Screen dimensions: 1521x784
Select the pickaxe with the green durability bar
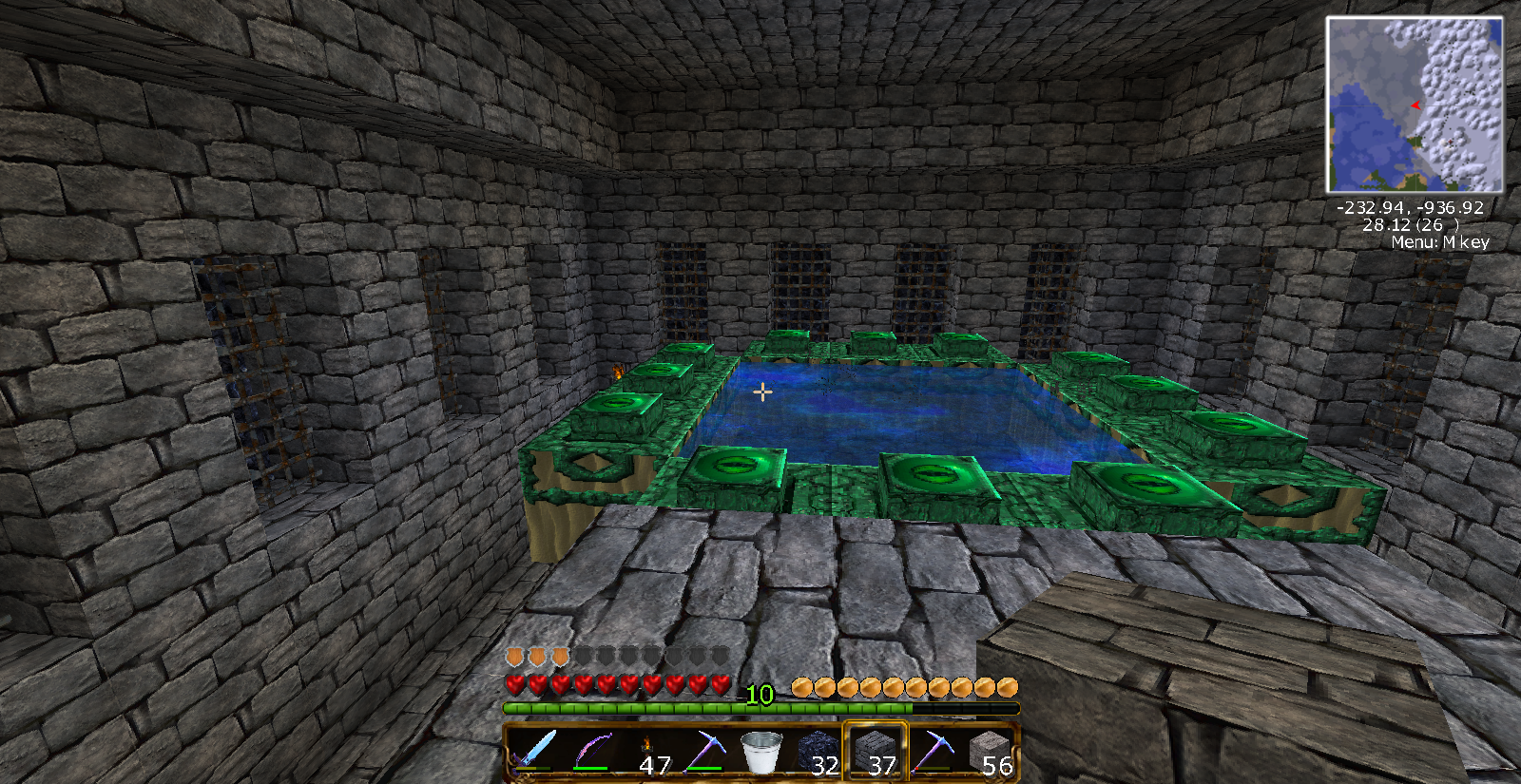tap(705, 751)
